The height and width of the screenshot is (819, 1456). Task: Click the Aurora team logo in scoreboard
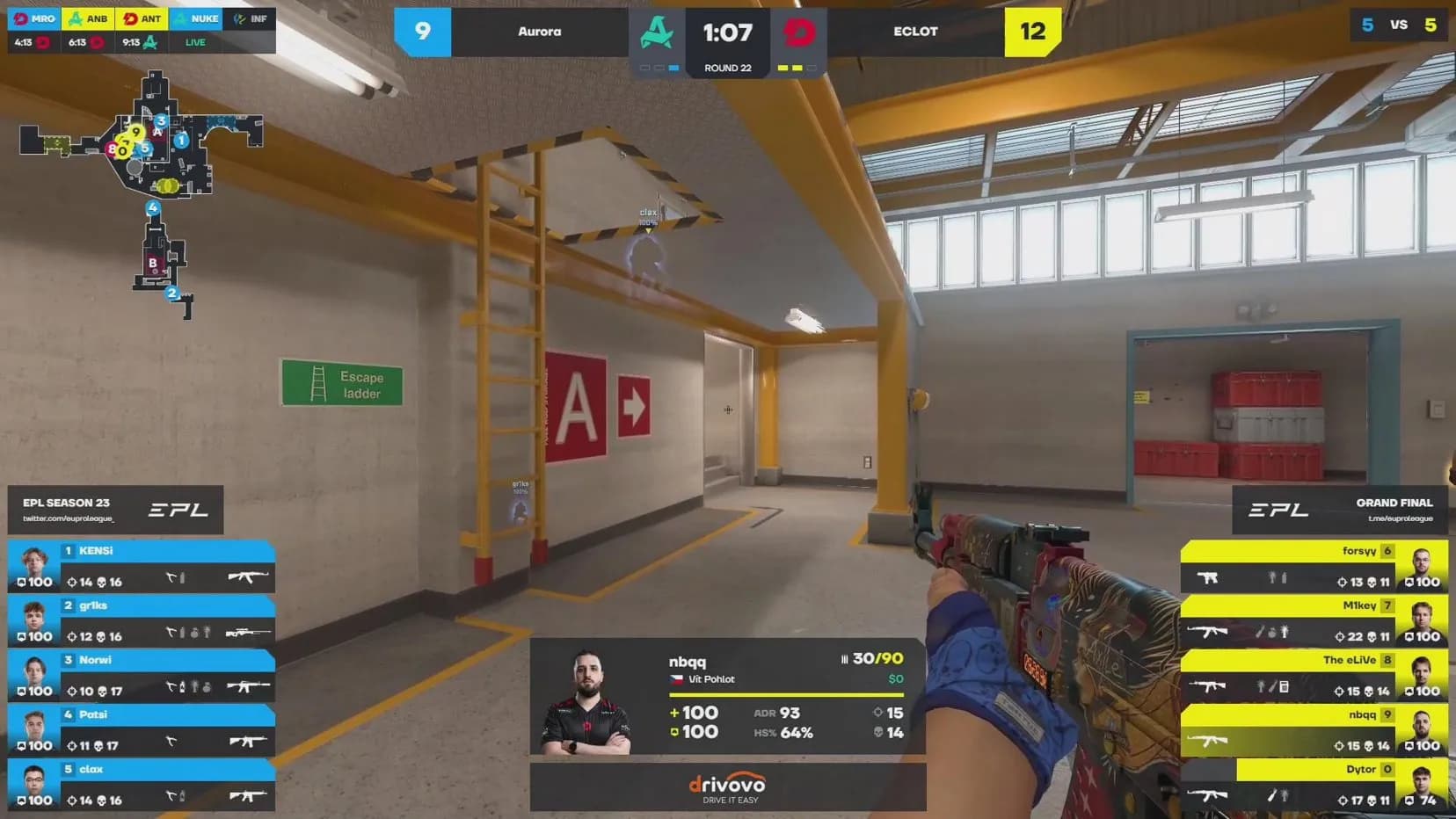click(656, 33)
